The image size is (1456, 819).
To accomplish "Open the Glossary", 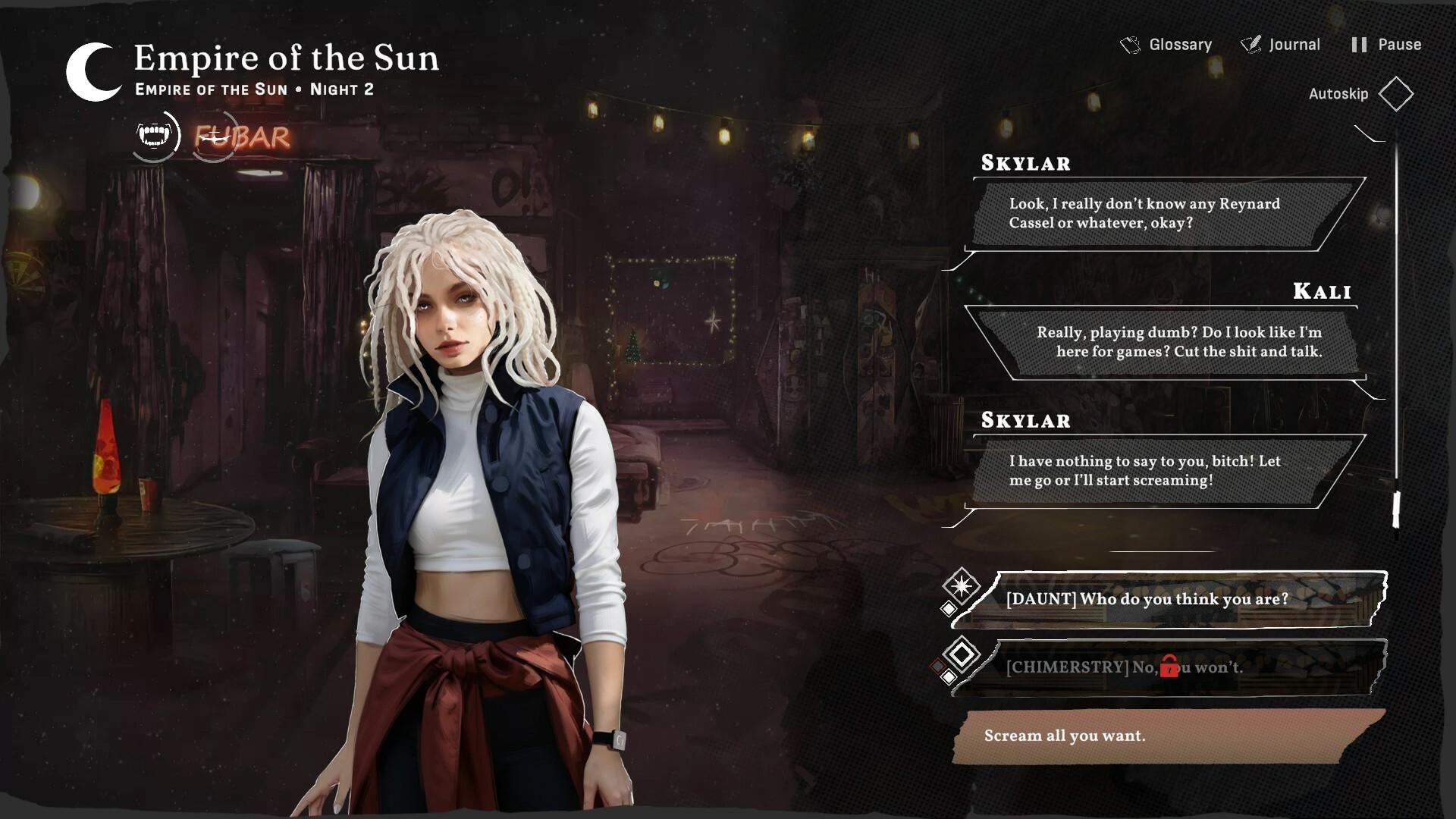I will coord(1180,44).
